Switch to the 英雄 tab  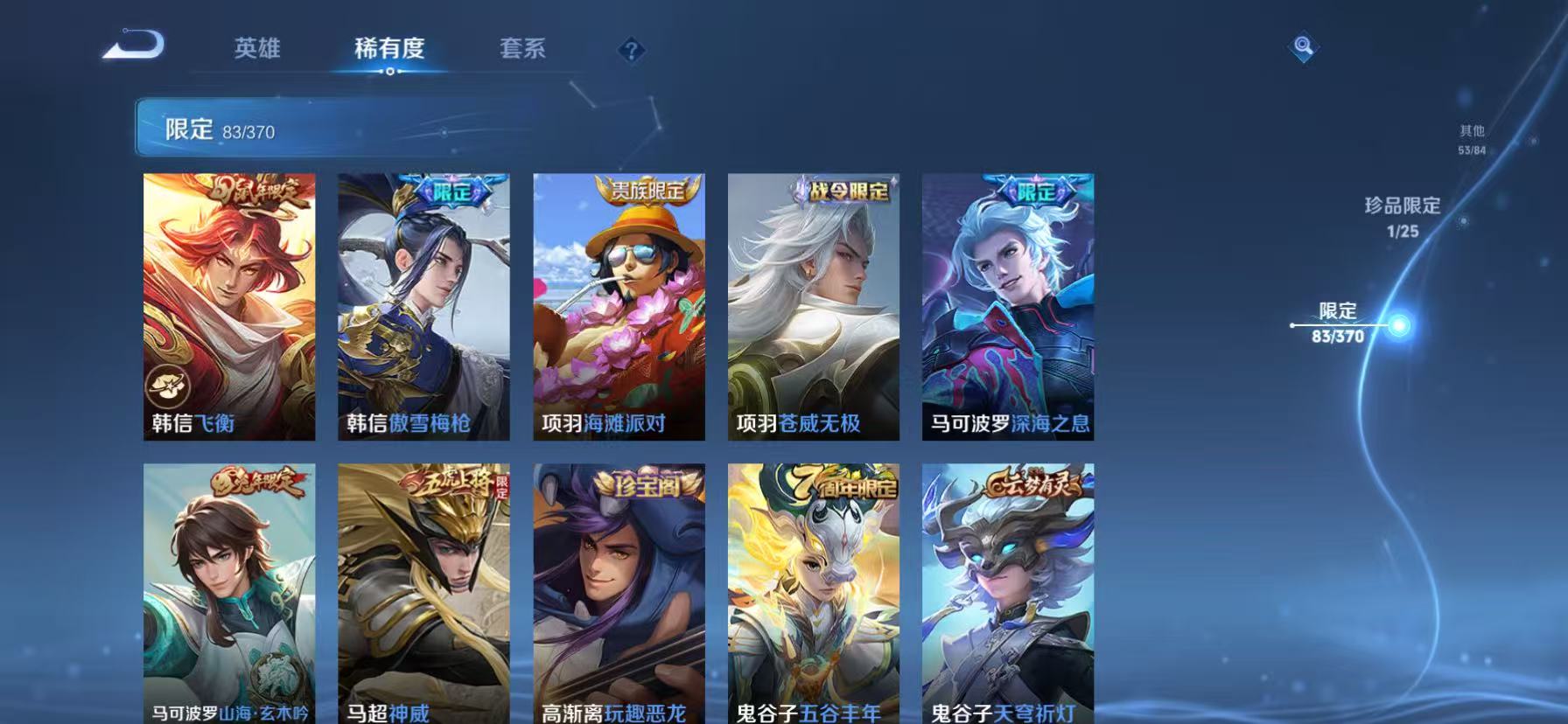258,49
